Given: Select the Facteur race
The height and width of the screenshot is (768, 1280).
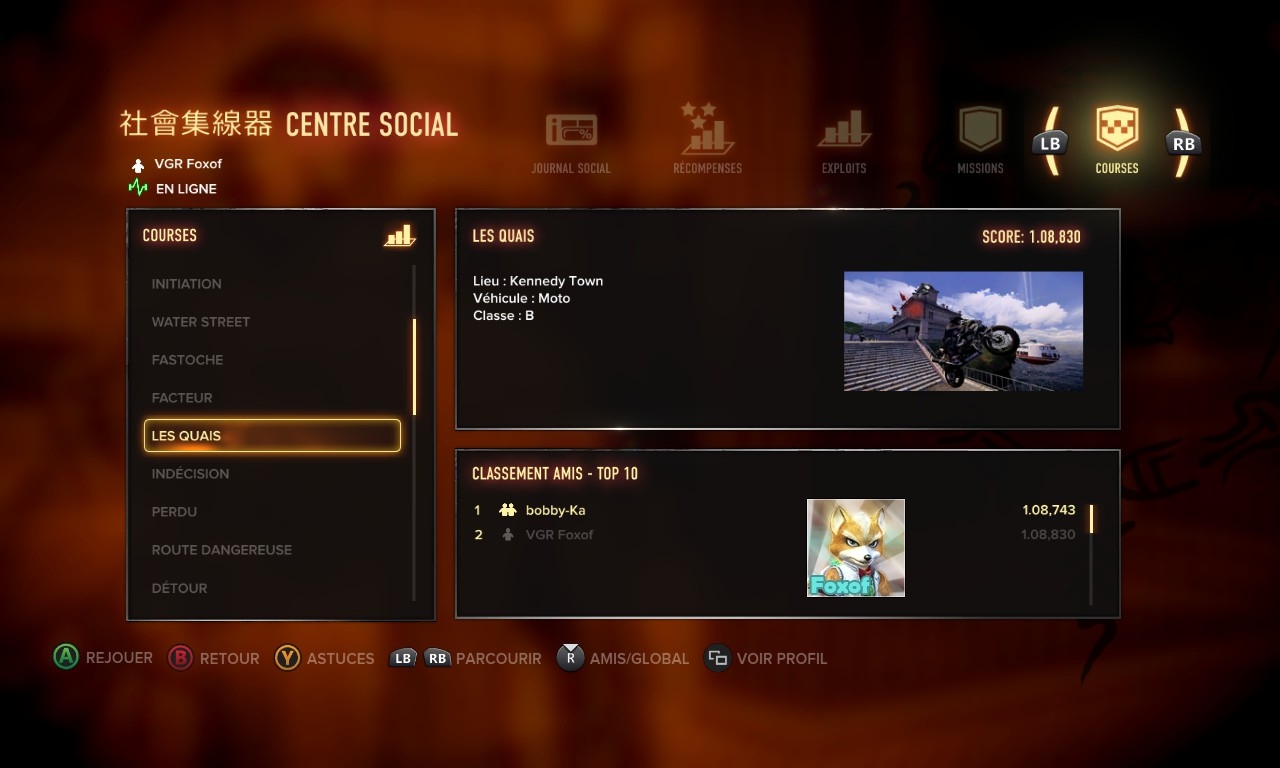Looking at the screenshot, I should point(182,398).
